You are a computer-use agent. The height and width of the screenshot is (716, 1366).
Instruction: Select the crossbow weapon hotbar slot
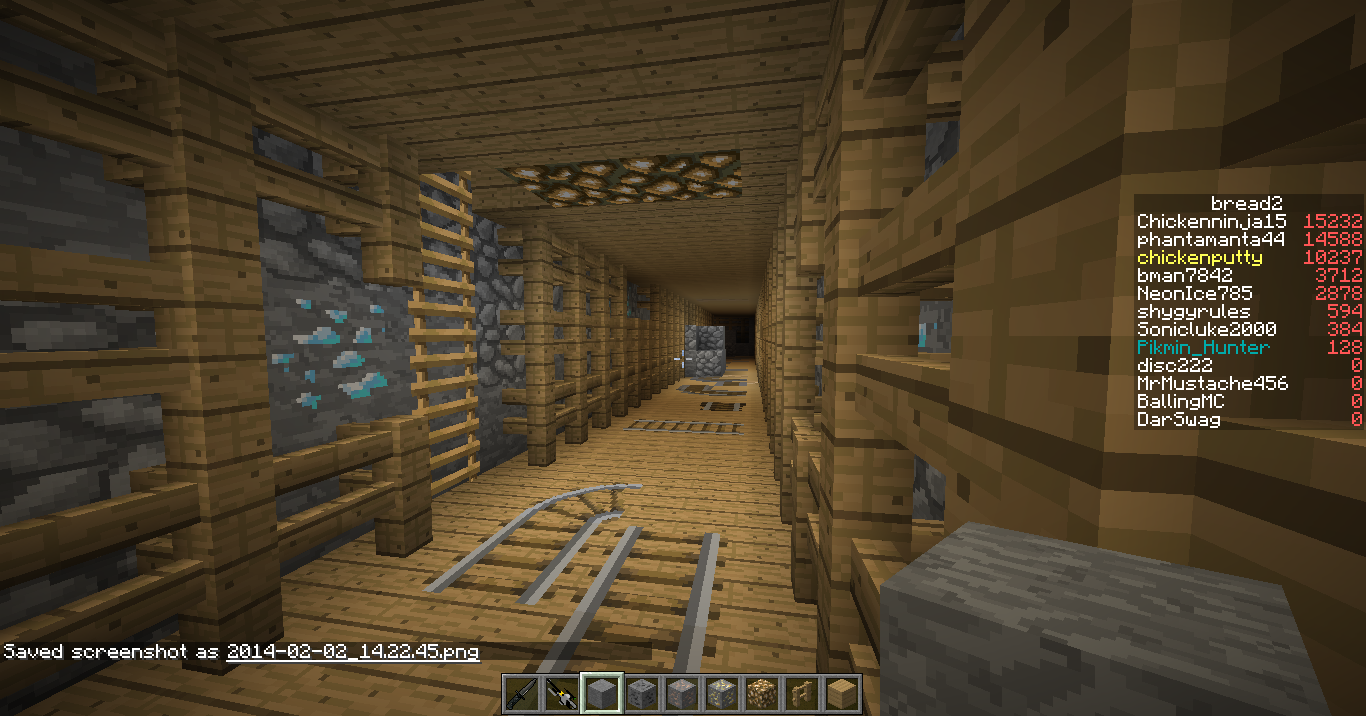coord(562,693)
